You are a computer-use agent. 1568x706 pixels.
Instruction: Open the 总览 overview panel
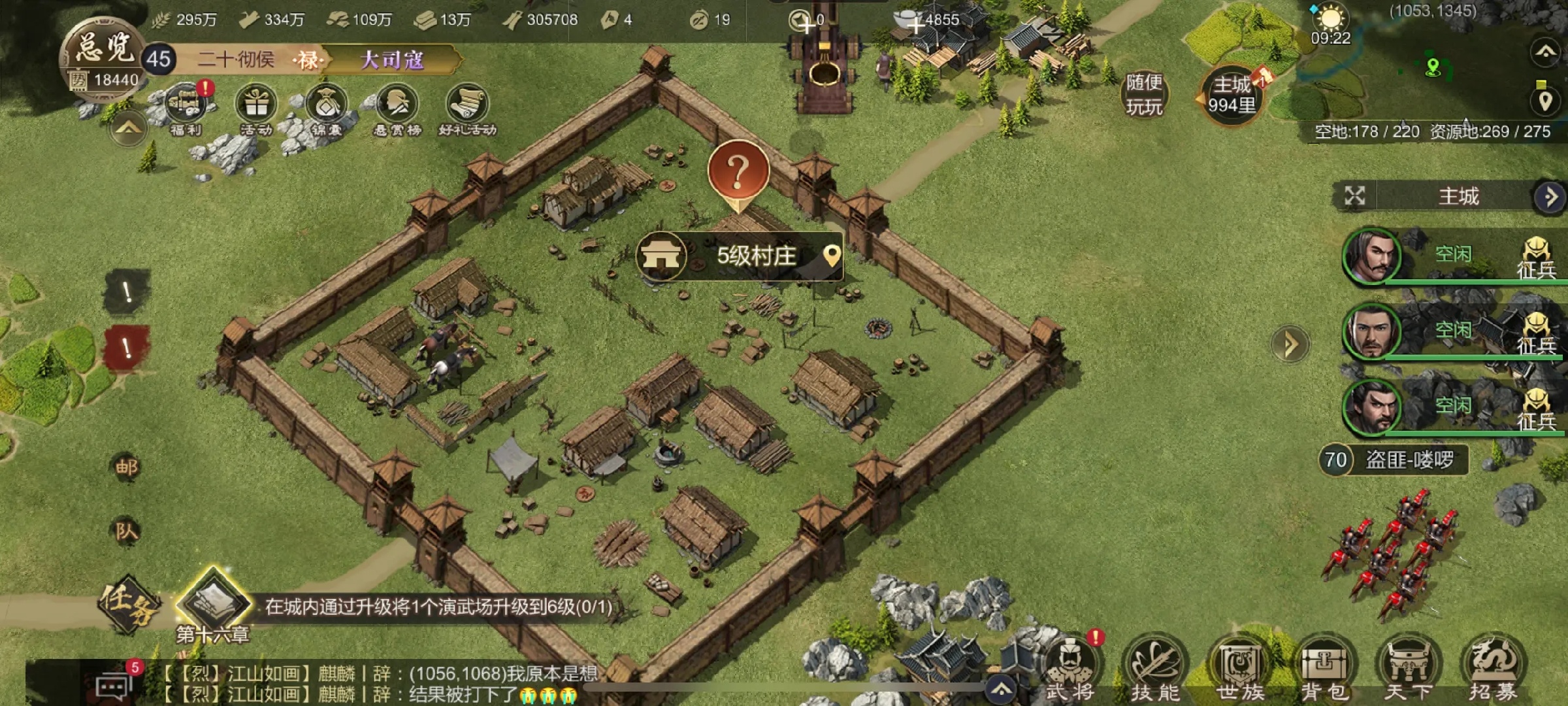pyautogui.click(x=105, y=49)
